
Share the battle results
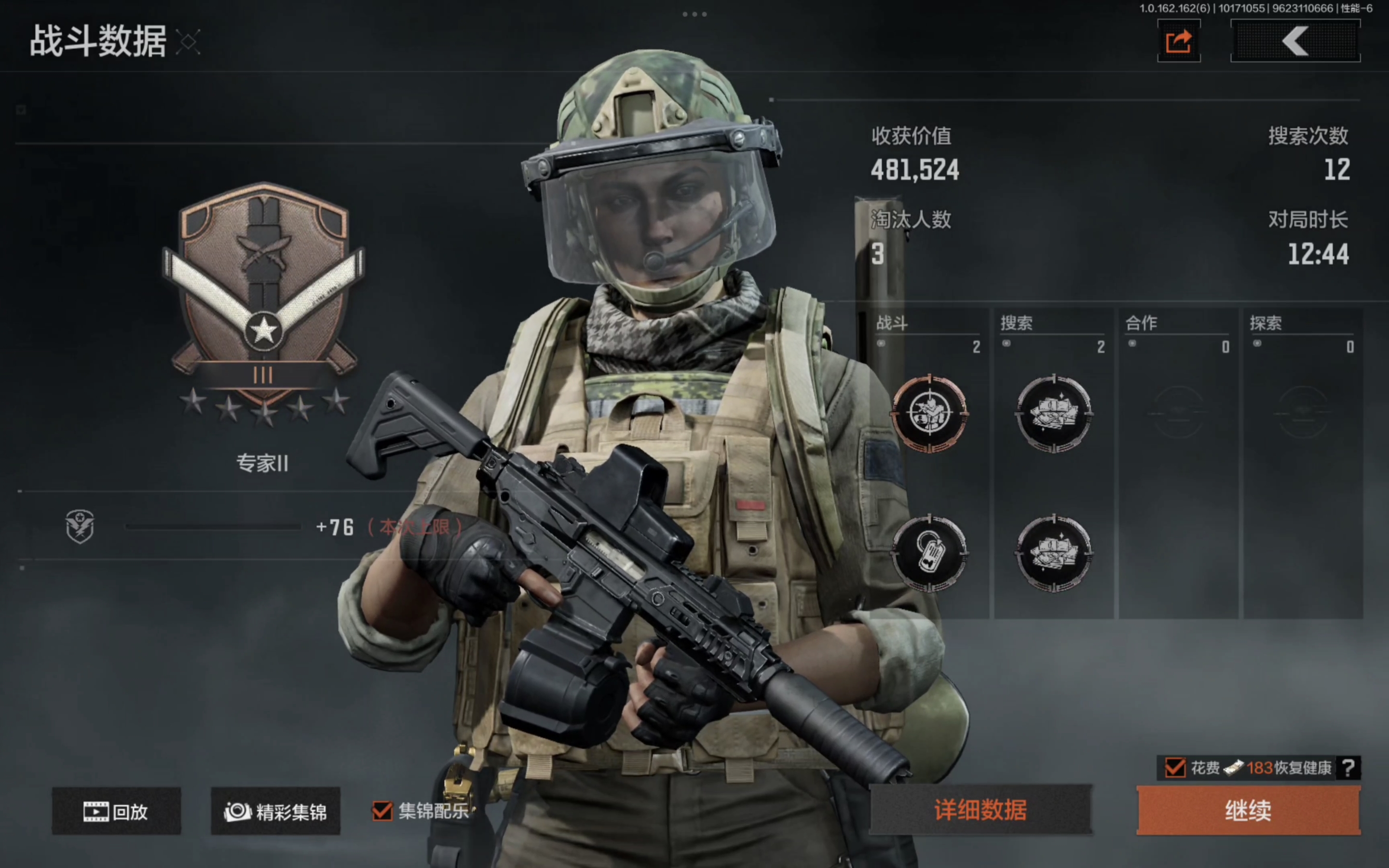[1178, 41]
